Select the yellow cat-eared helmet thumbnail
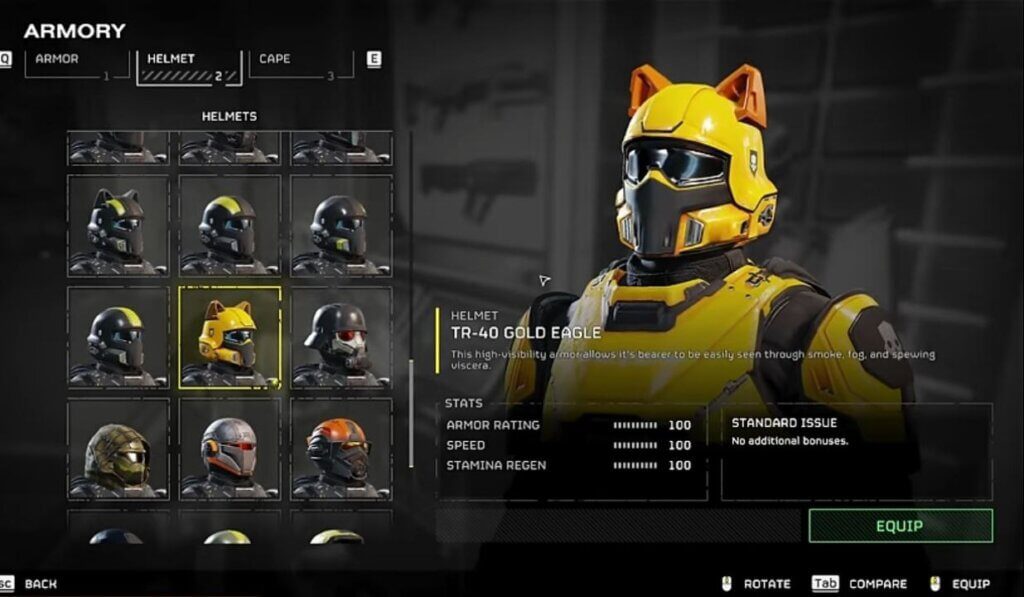1024x597 pixels. coord(229,336)
